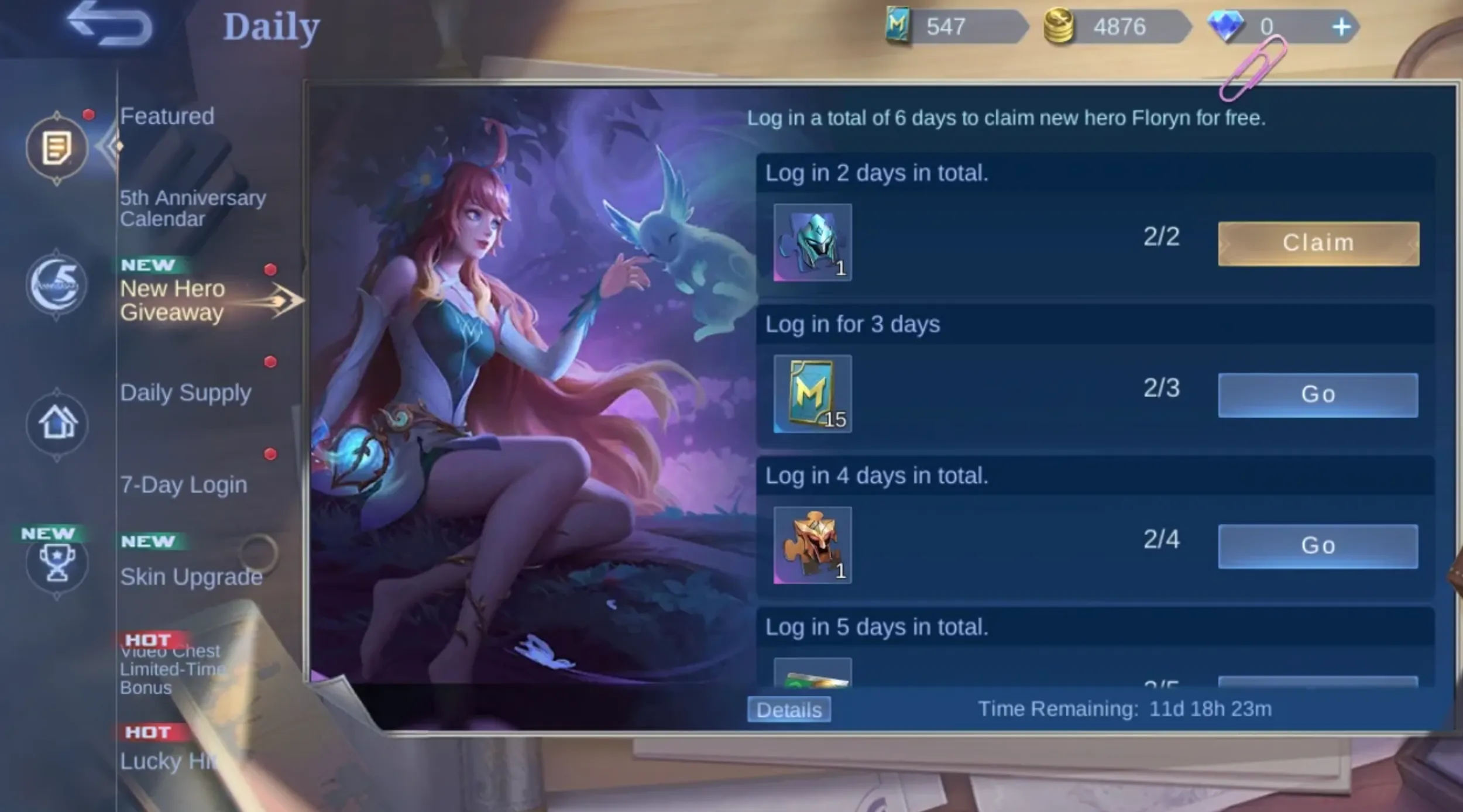Click the back arrow in the top left

point(108,25)
